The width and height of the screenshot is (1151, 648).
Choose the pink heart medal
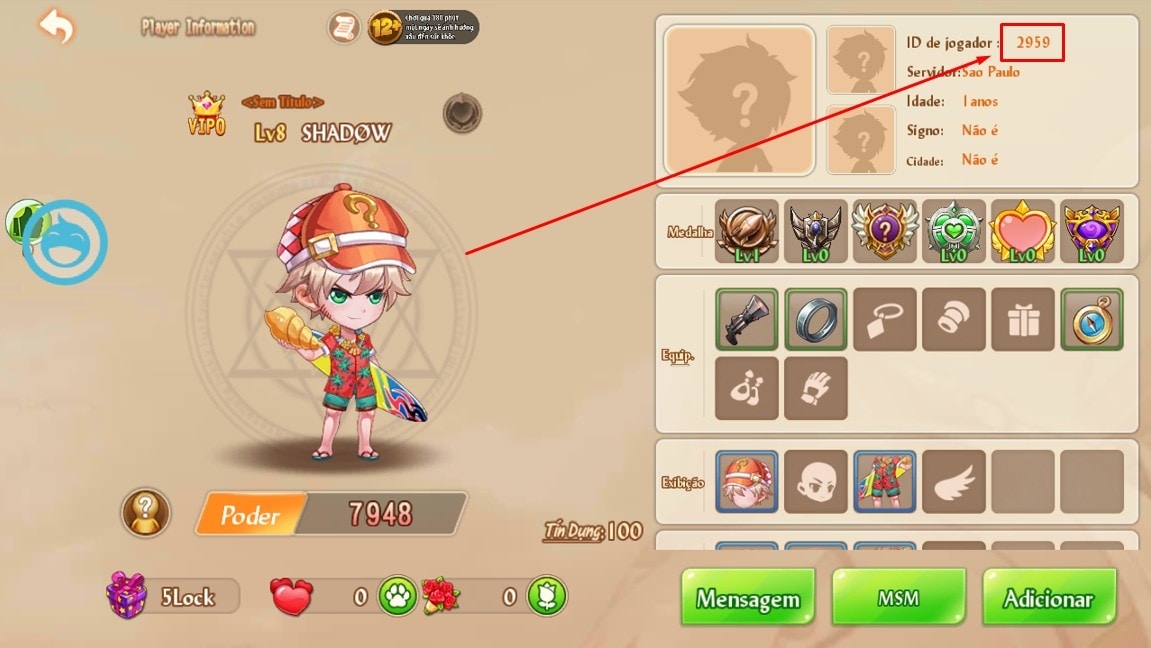click(x=1023, y=232)
